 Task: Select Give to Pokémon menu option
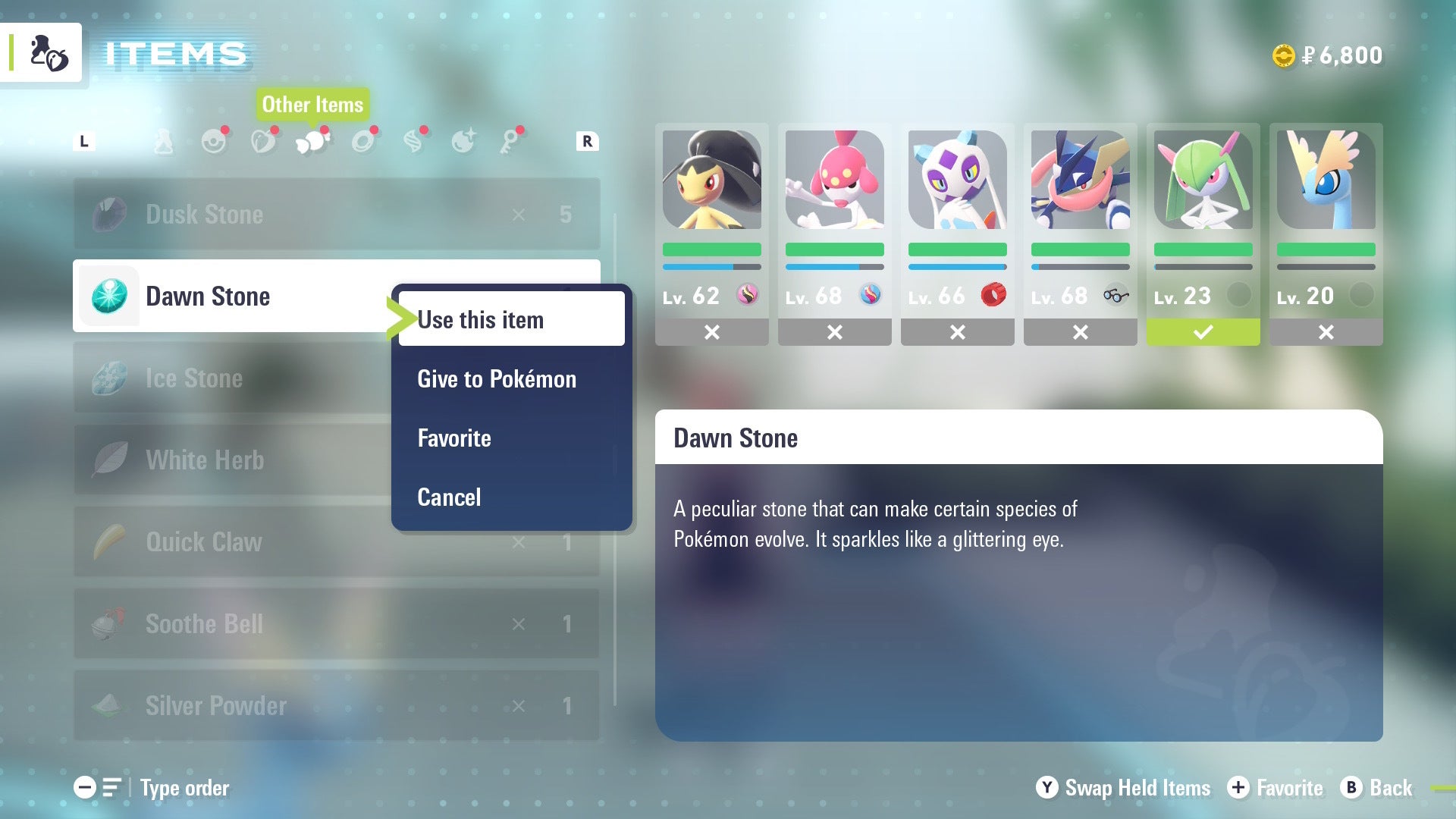click(496, 379)
